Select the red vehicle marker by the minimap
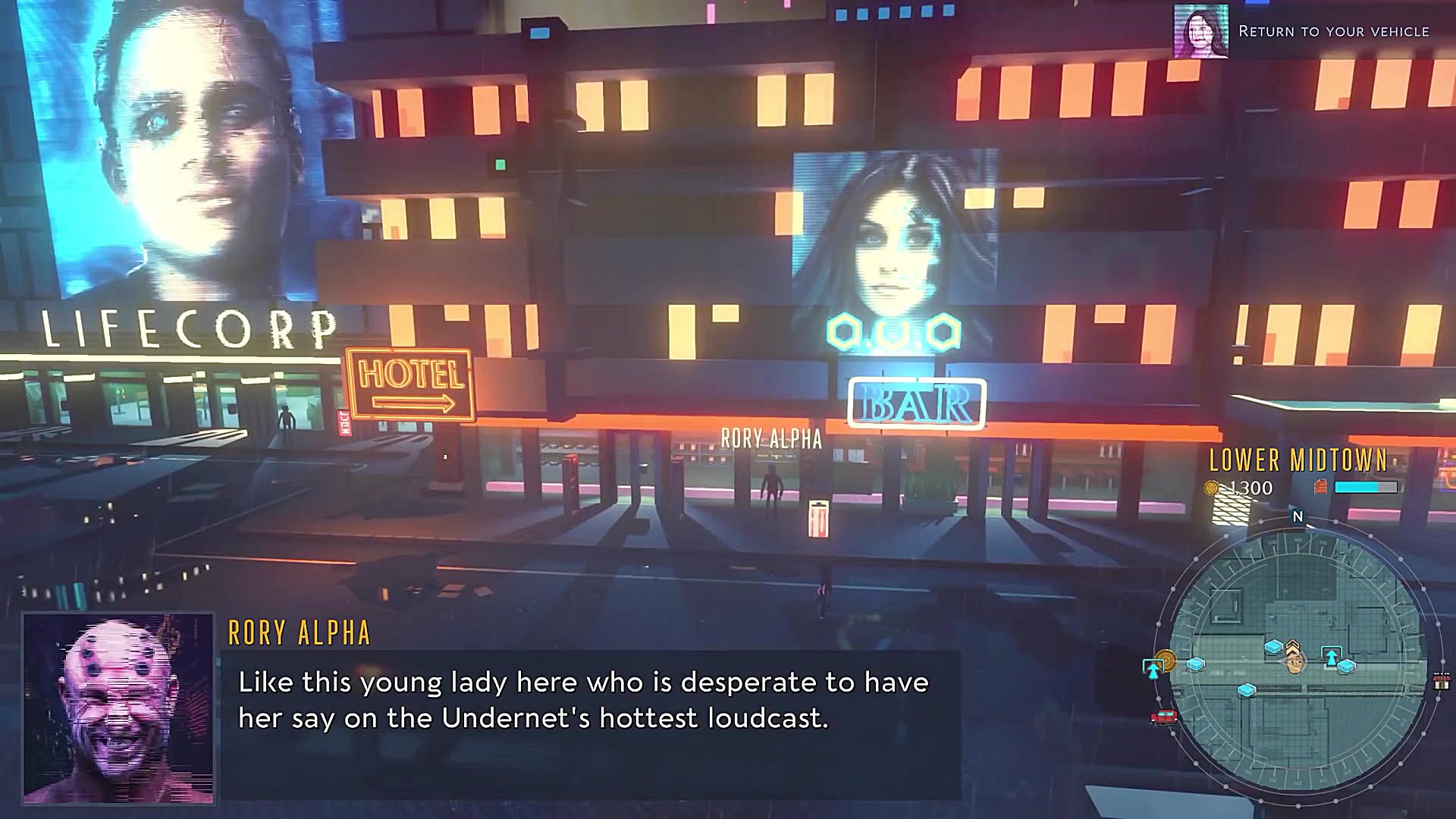 tap(1163, 717)
